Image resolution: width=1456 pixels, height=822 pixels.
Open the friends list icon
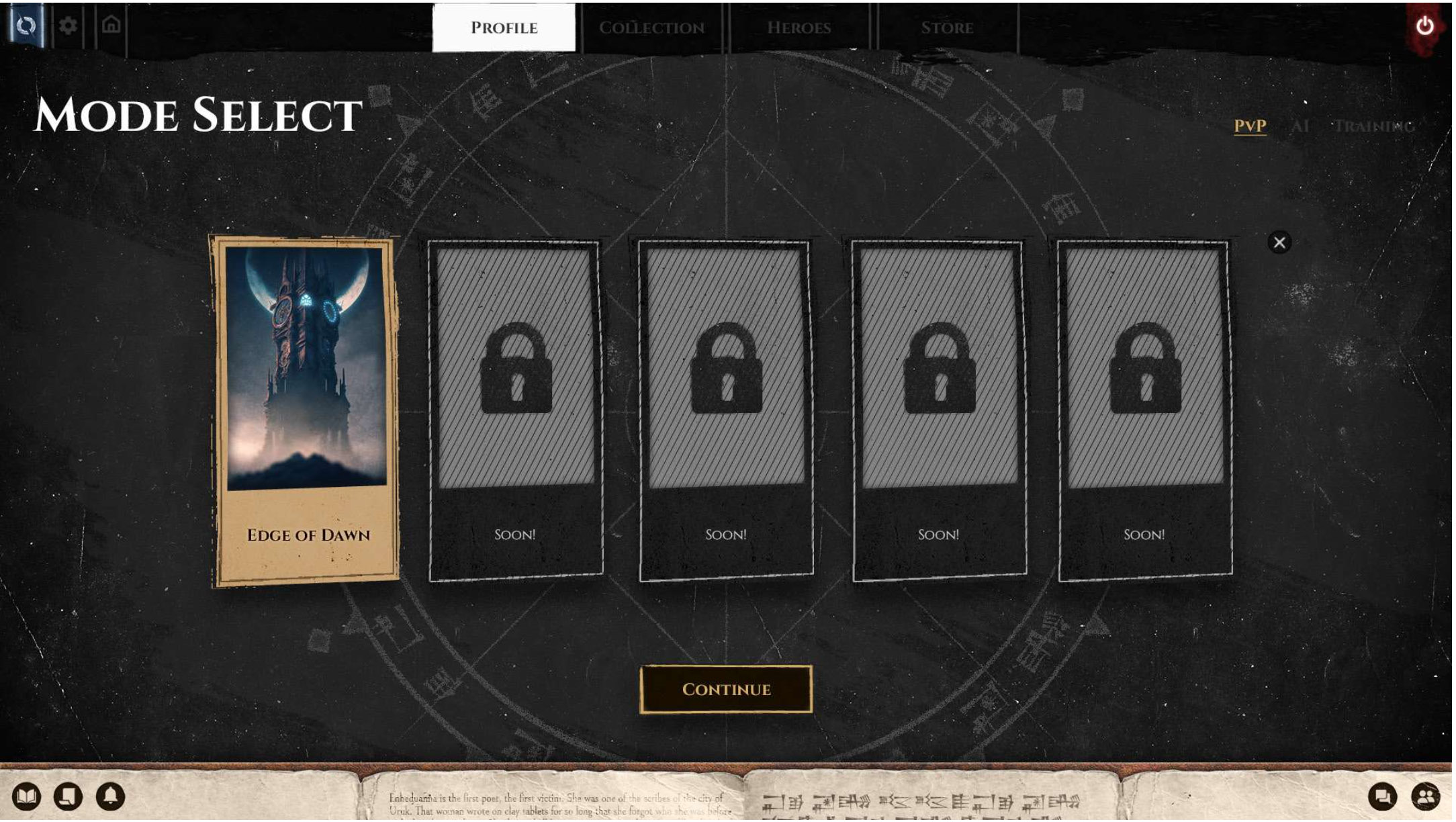tap(1425, 796)
